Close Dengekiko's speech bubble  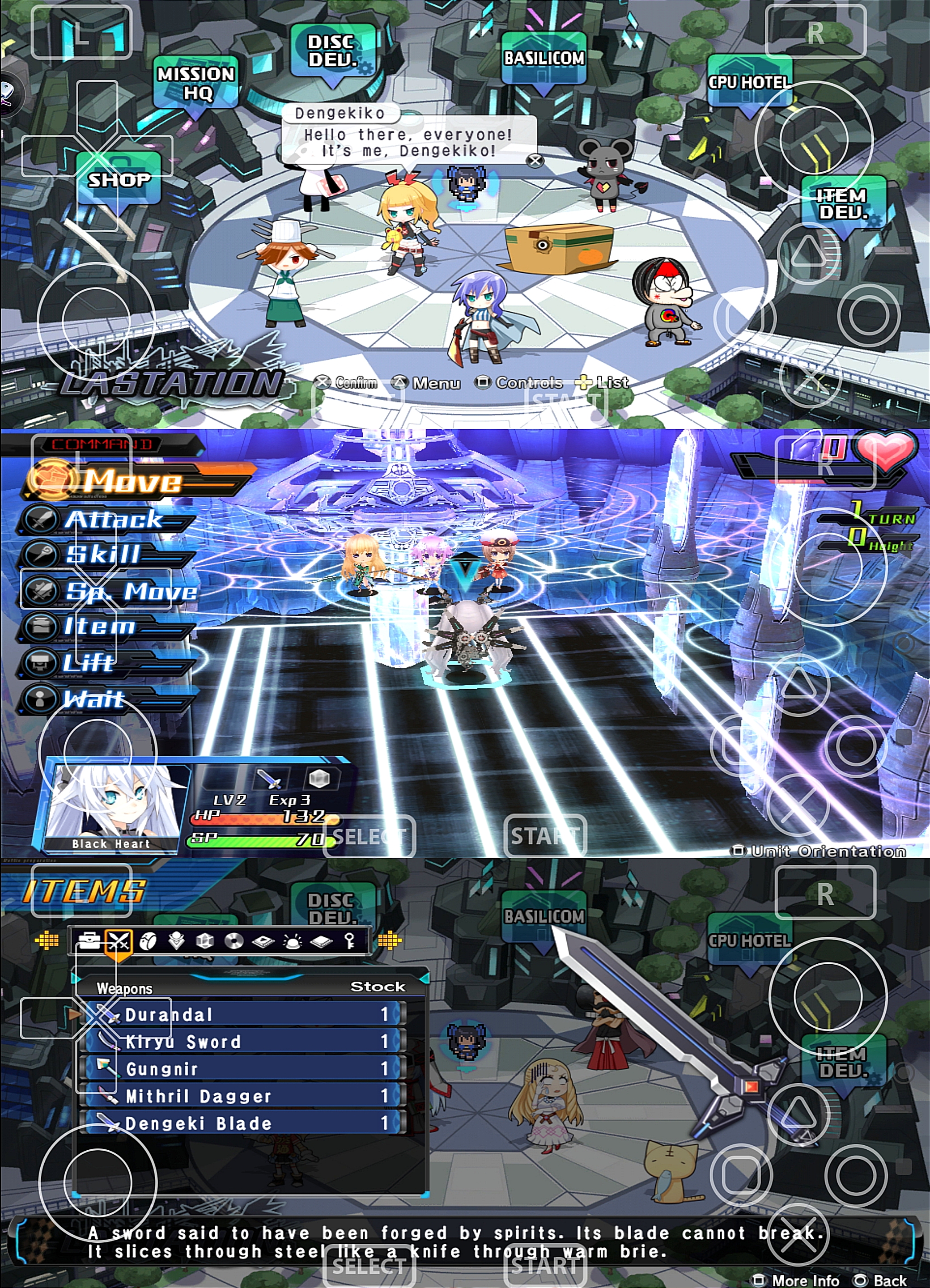[x=535, y=161]
